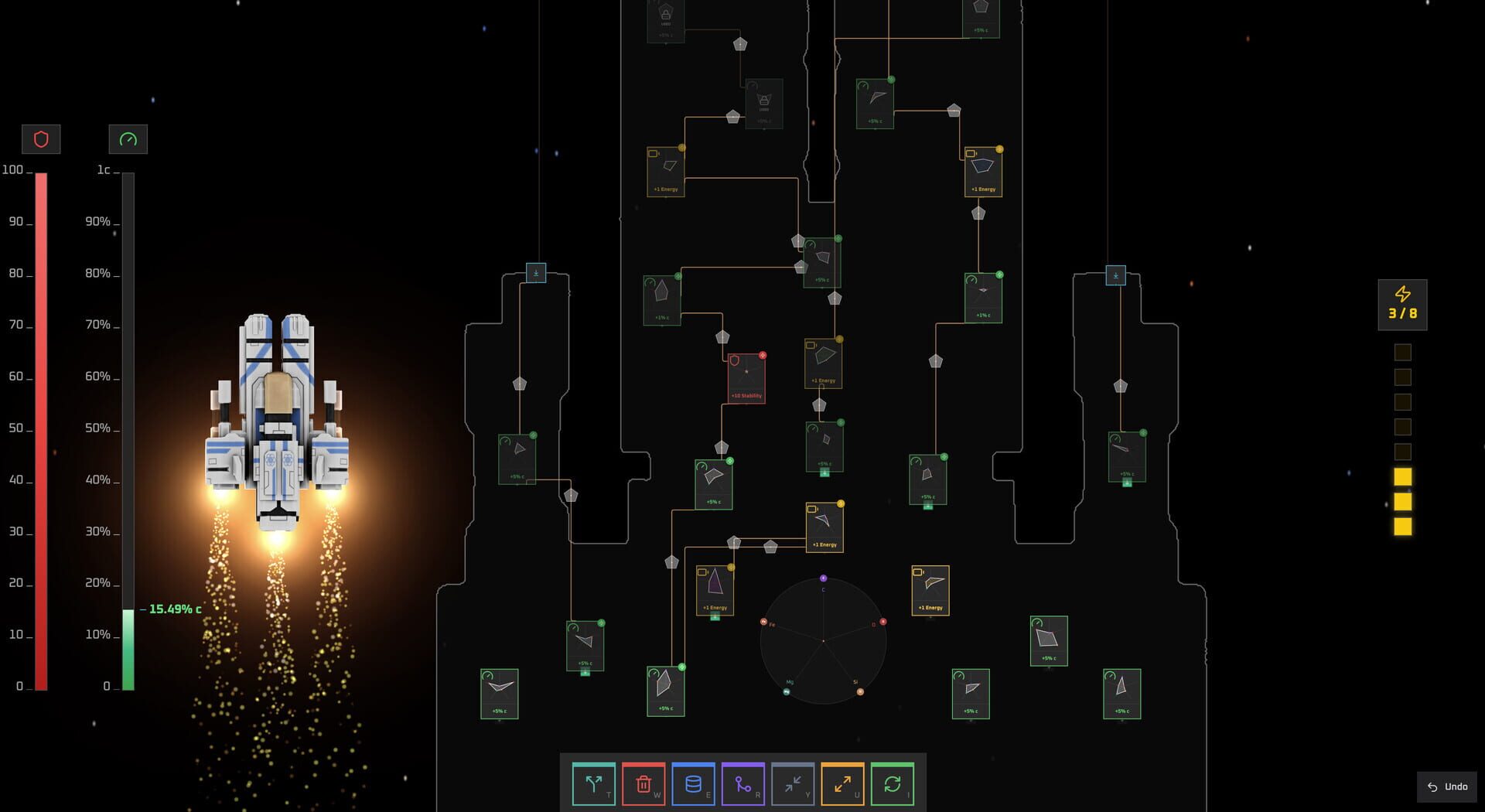This screenshot has height=812, width=1485.
Task: Toggle the green speedometer gauge icon
Action: point(128,139)
